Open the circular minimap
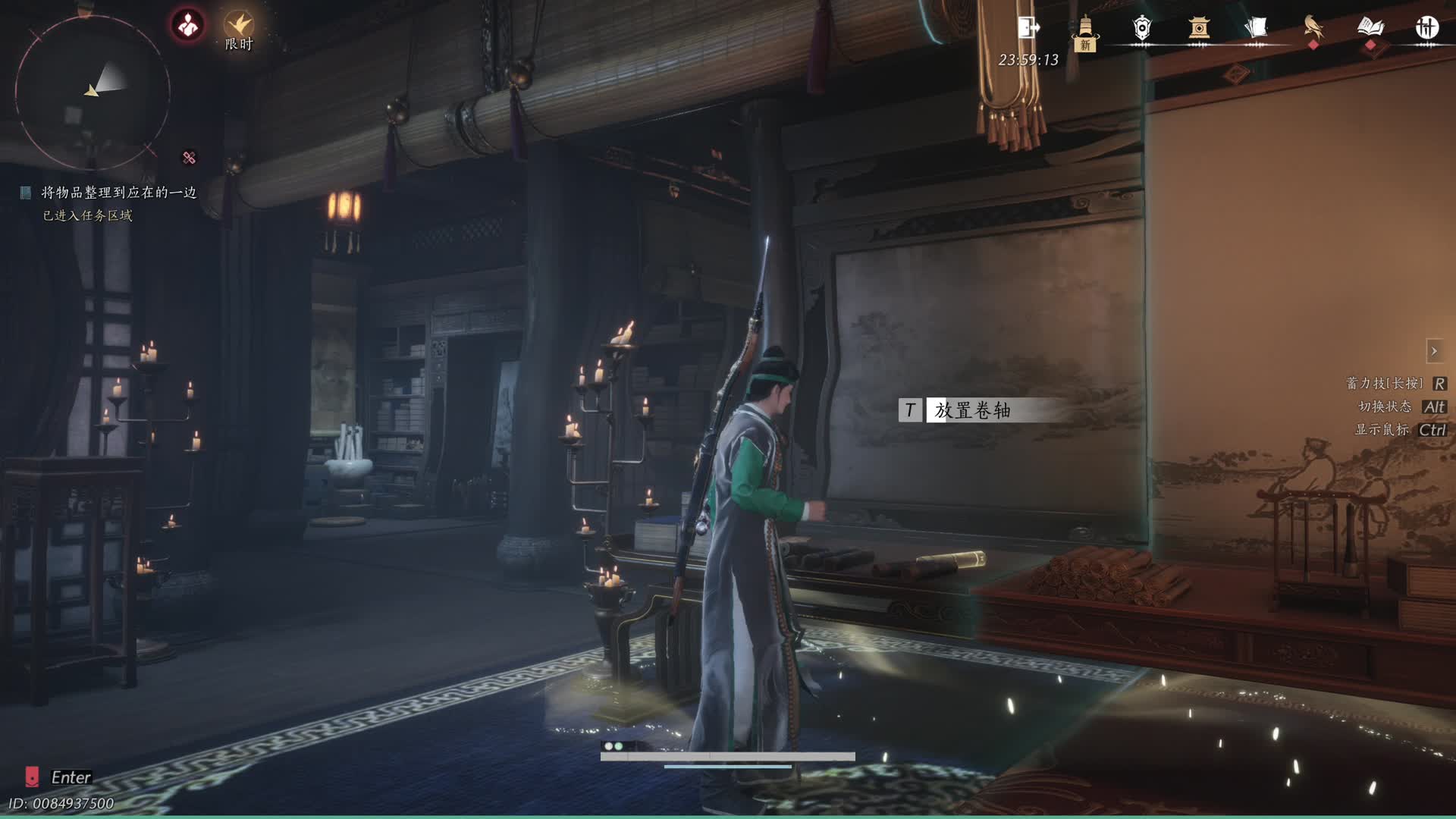This screenshot has height=819, width=1456. coord(92,92)
